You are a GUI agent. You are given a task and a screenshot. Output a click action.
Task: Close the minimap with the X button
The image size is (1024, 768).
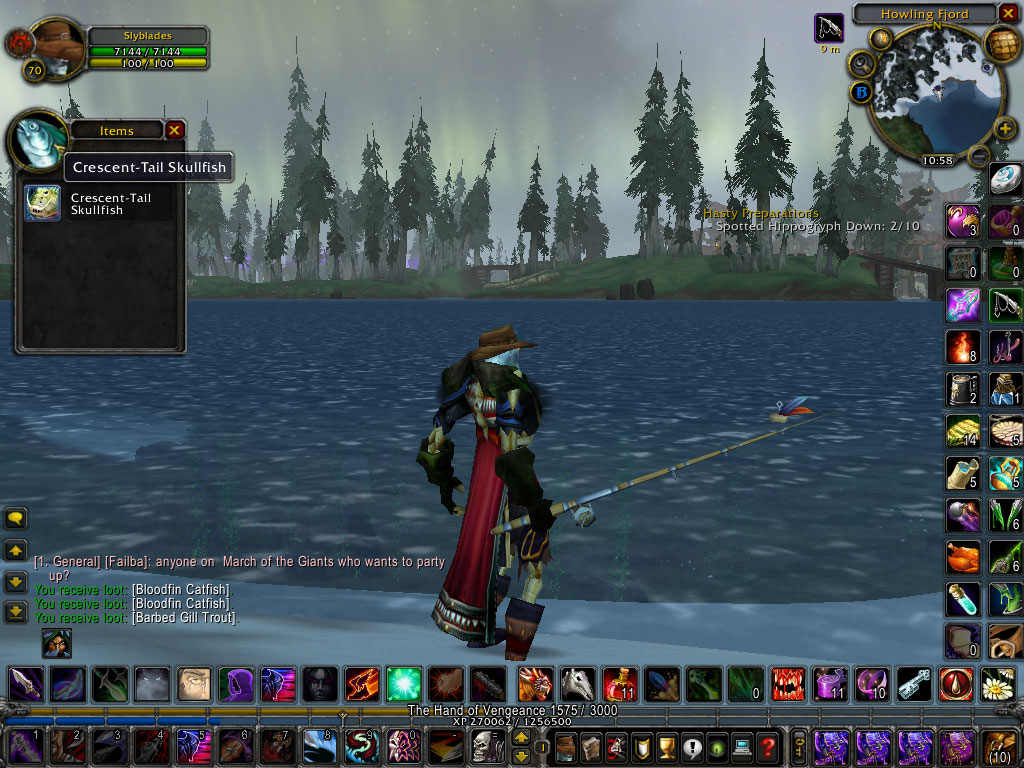point(1009,14)
